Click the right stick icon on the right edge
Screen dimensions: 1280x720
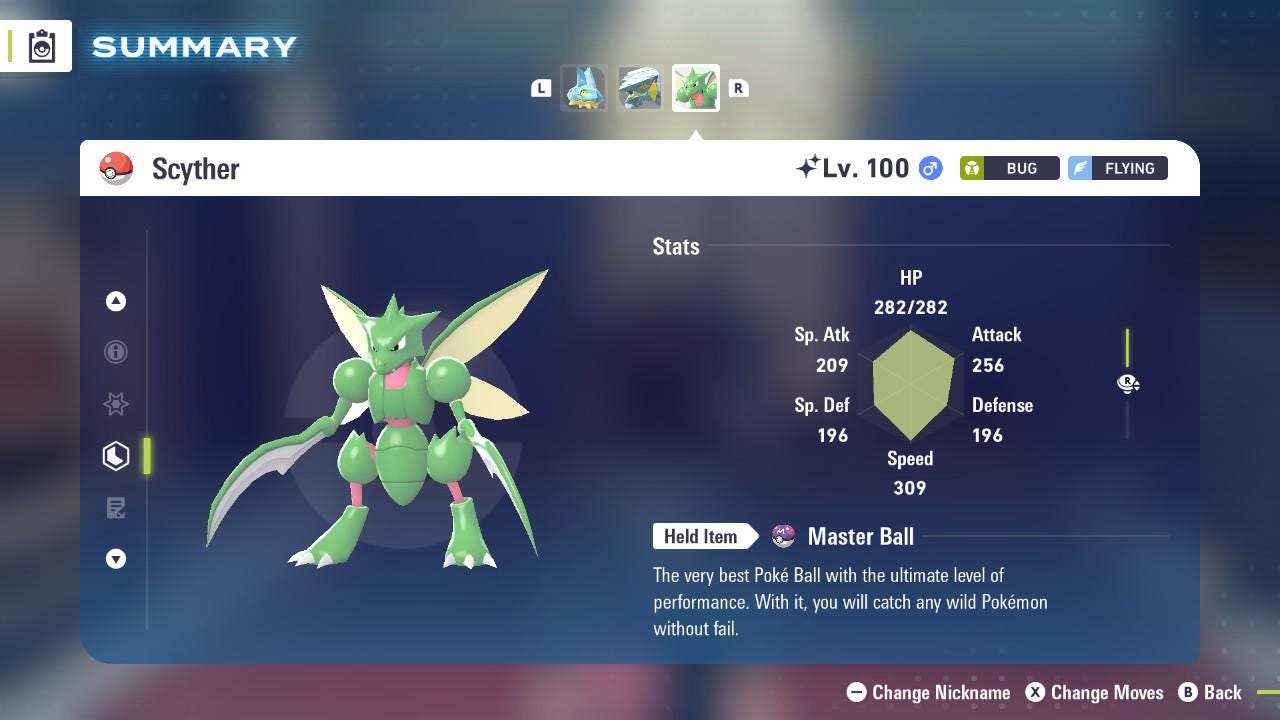point(1128,384)
